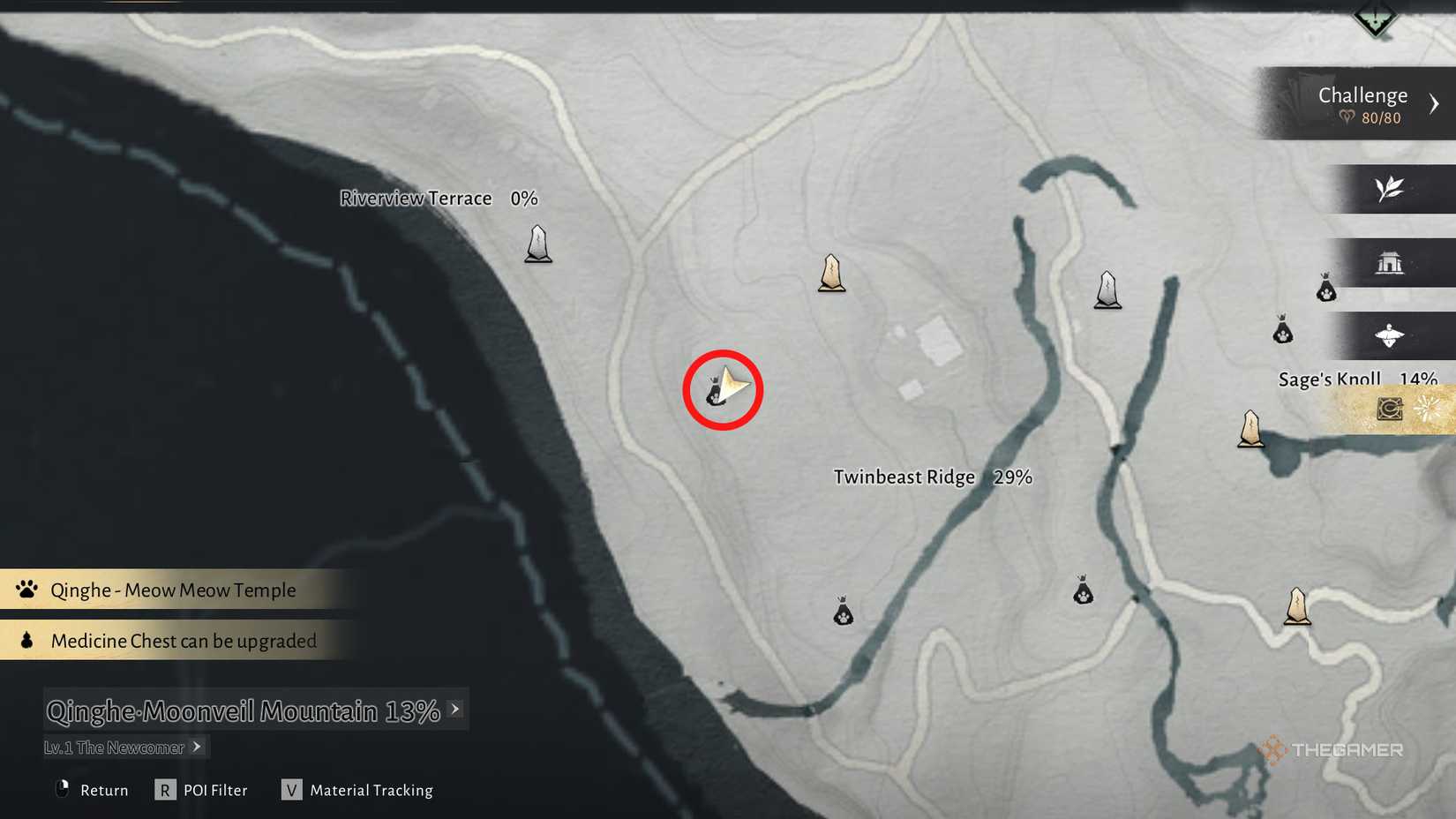Open the Medicine Chest can be upgraded notification
This screenshot has width=1456, height=819.
[184, 641]
